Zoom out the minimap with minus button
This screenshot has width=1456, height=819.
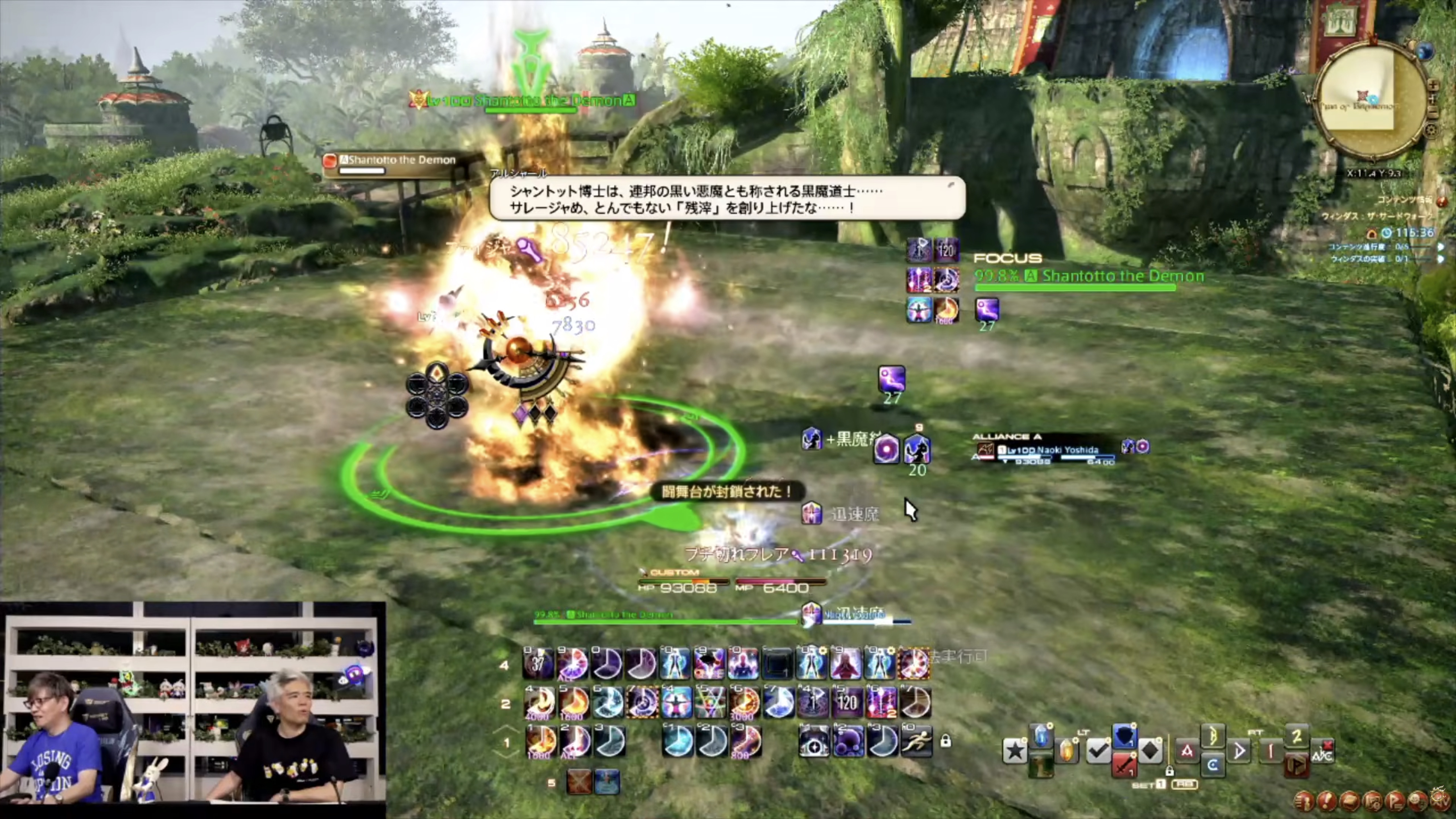[x=1433, y=113]
